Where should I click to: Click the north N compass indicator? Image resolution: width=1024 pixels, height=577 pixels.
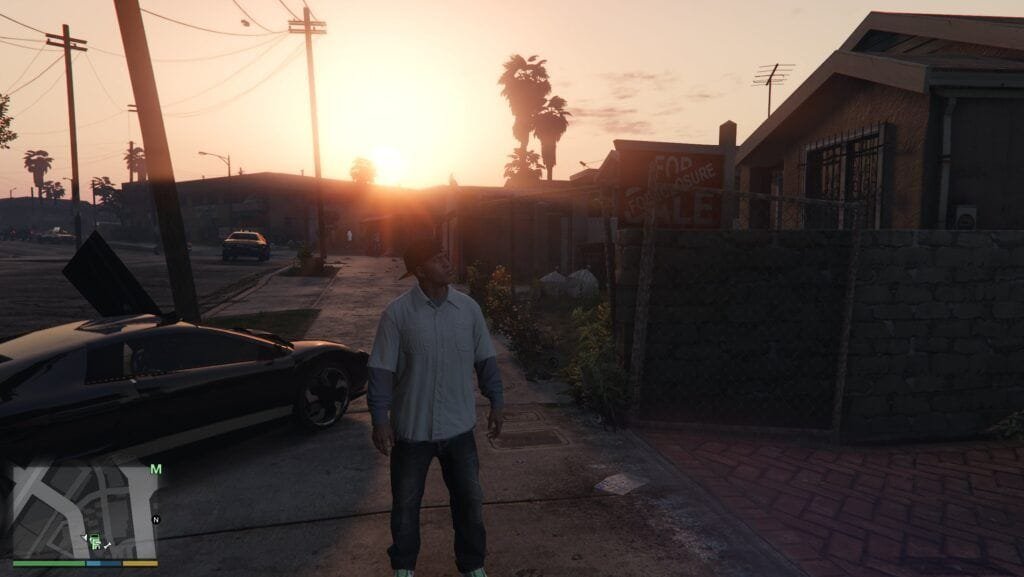coord(155,520)
